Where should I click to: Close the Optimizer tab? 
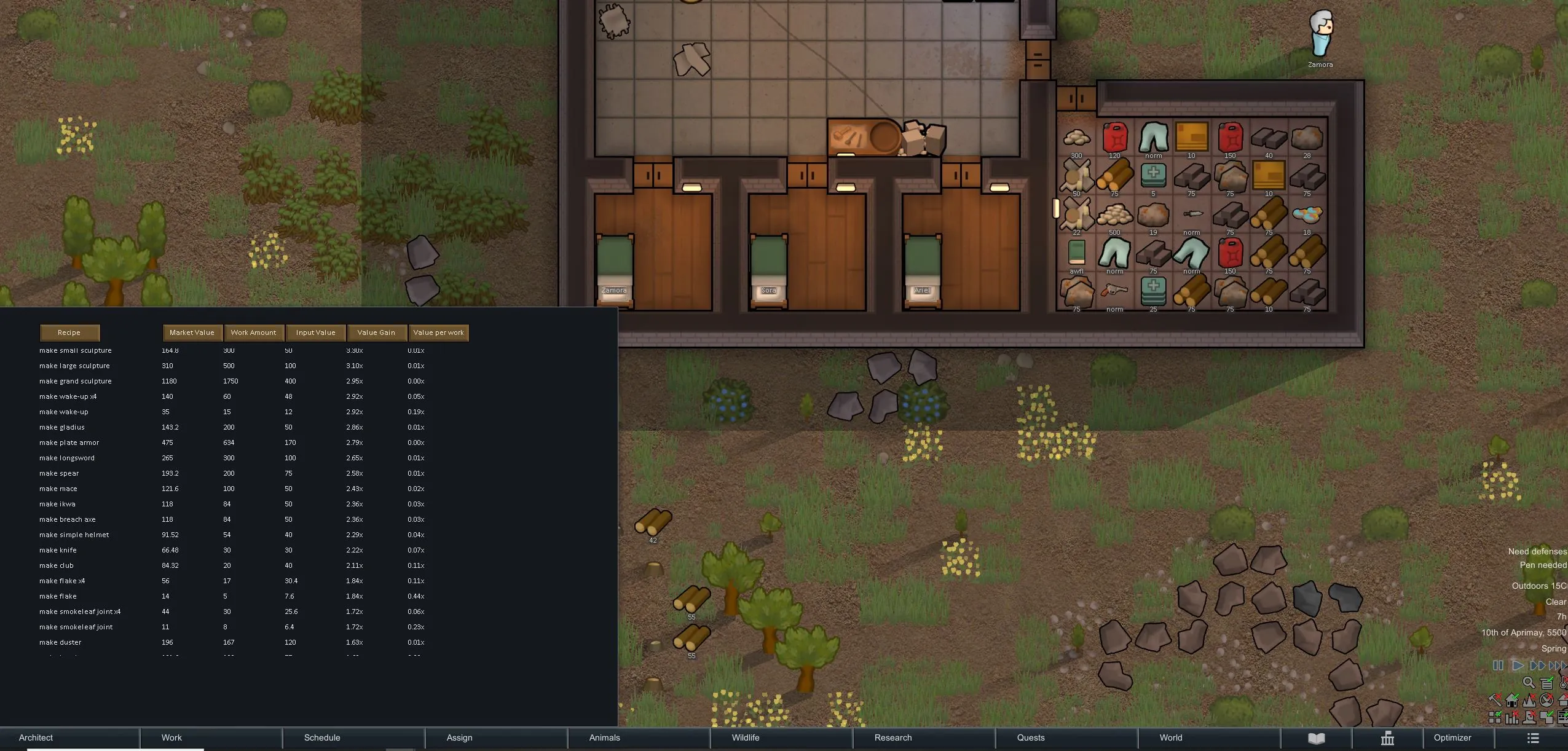(1452, 737)
